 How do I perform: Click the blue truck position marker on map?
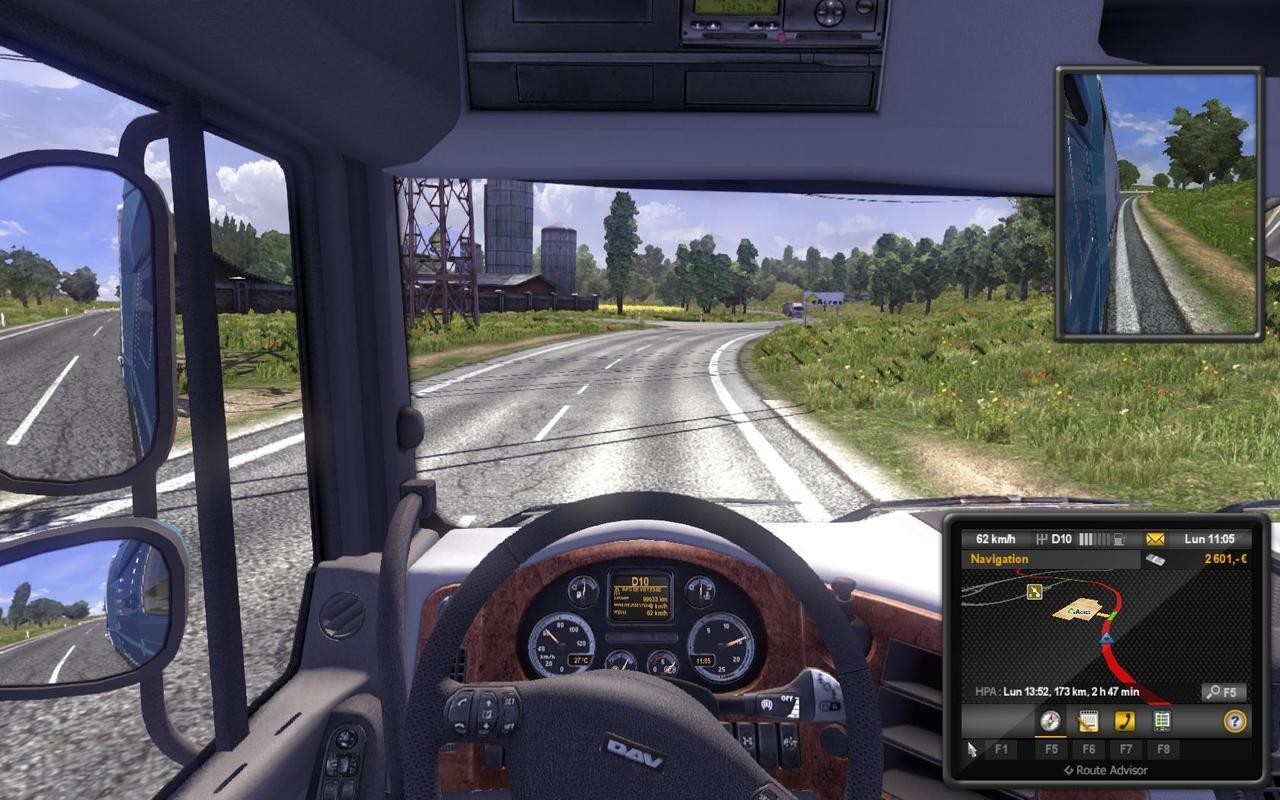tap(1106, 638)
